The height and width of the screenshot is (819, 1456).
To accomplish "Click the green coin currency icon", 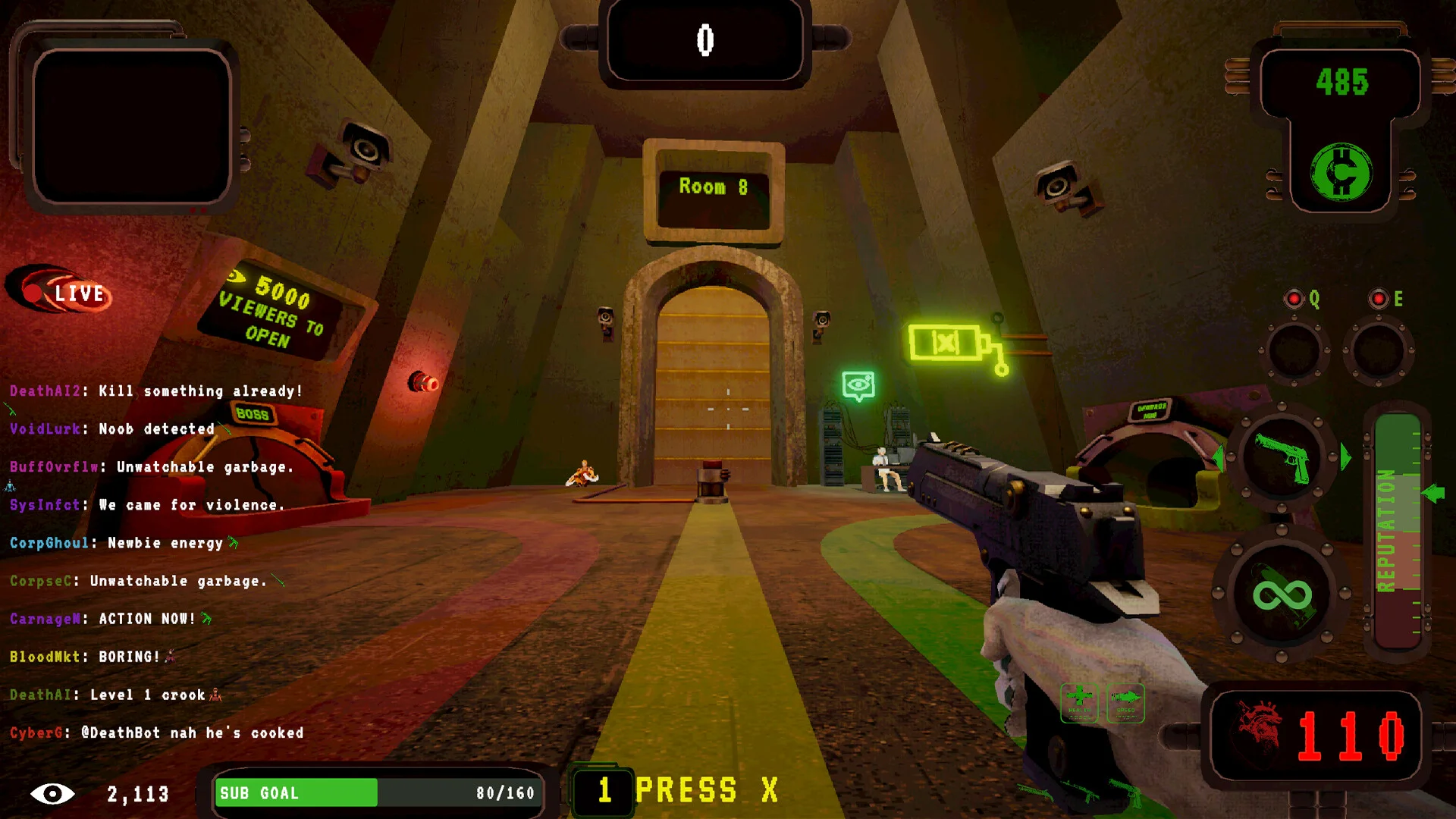I will tap(1341, 173).
